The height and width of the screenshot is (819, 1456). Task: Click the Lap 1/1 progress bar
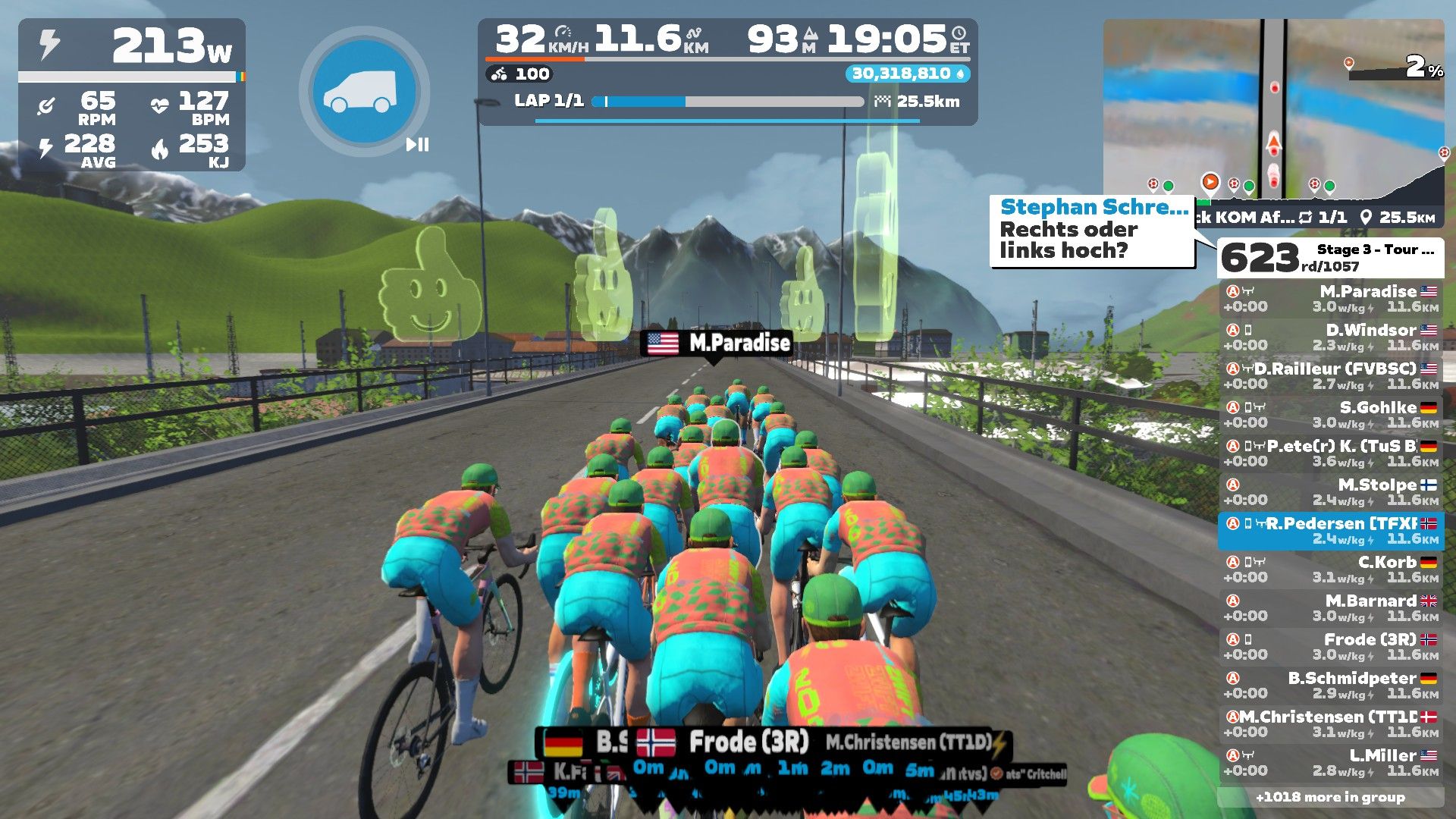[728, 102]
